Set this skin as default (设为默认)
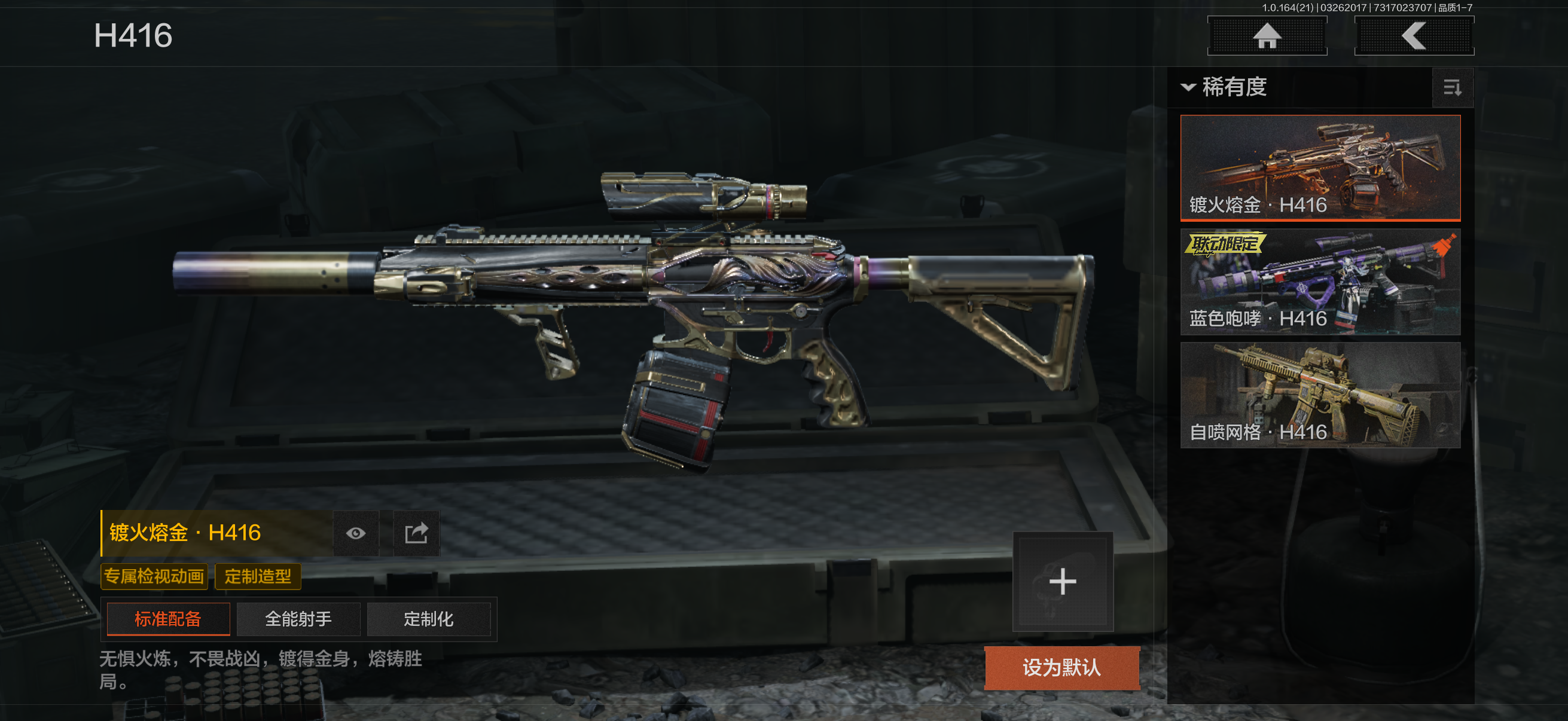Image resolution: width=1568 pixels, height=721 pixels. point(1061,667)
